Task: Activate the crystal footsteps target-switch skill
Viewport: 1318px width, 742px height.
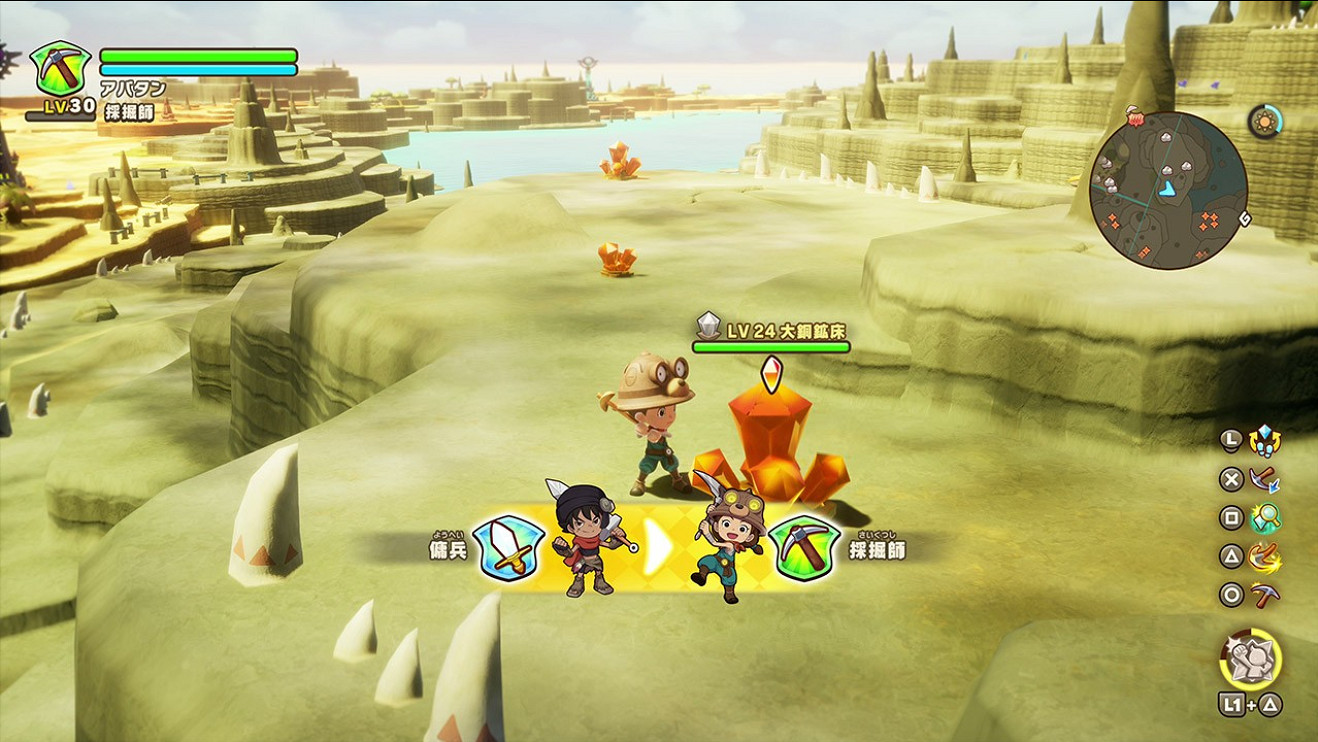Action: pos(1265,439)
